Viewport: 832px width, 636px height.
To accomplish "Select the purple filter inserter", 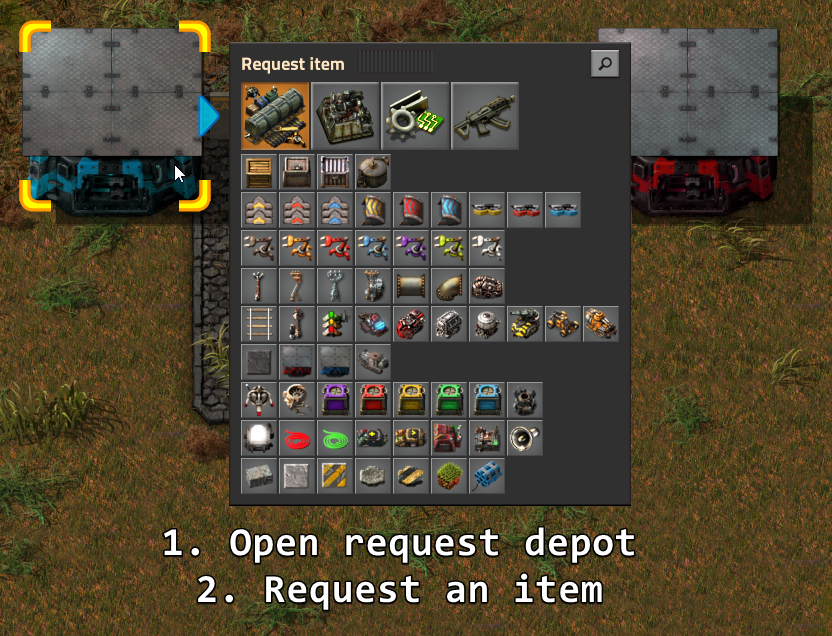I will pyautogui.click(x=411, y=248).
